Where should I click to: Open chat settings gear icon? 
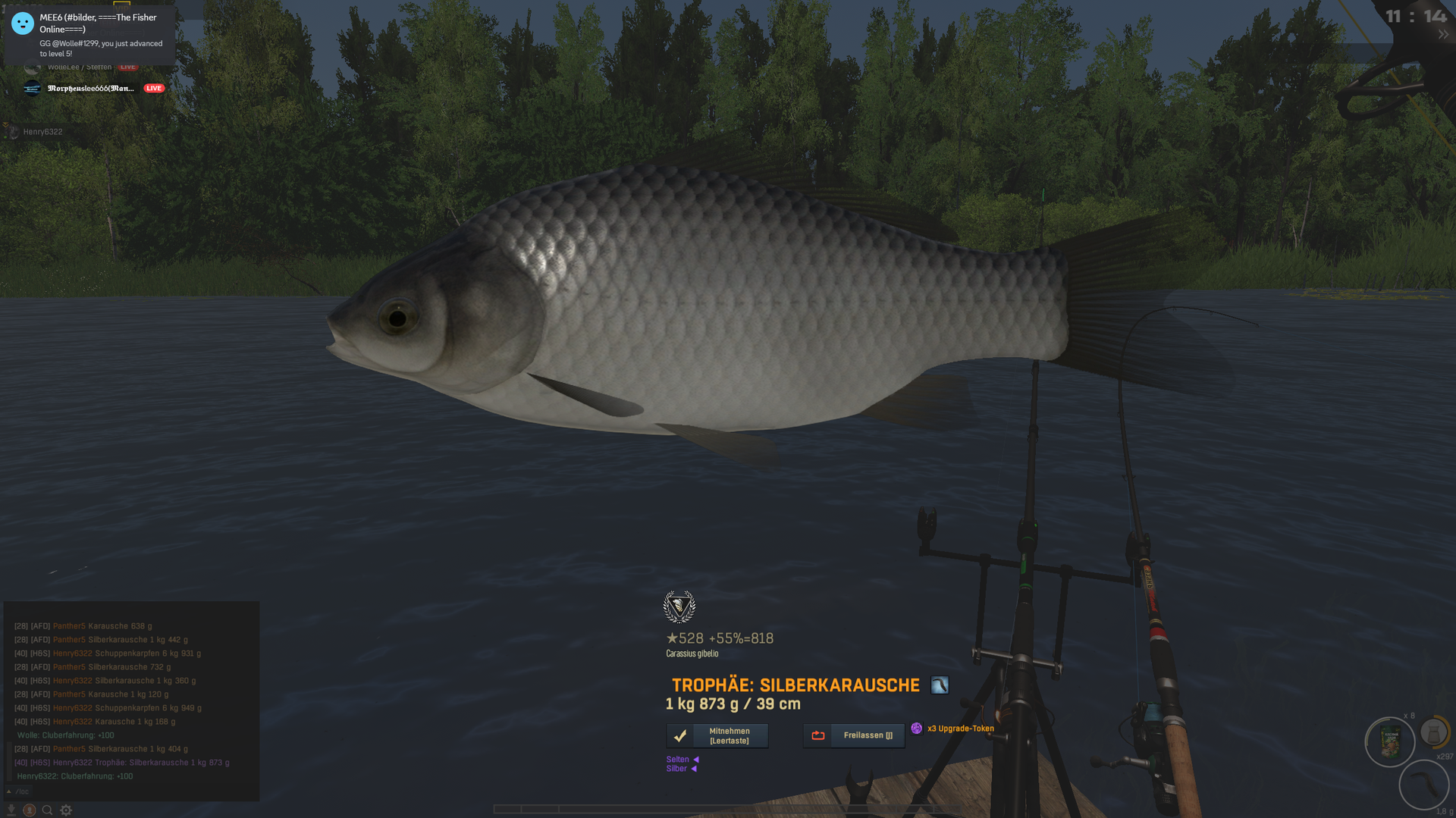66,810
